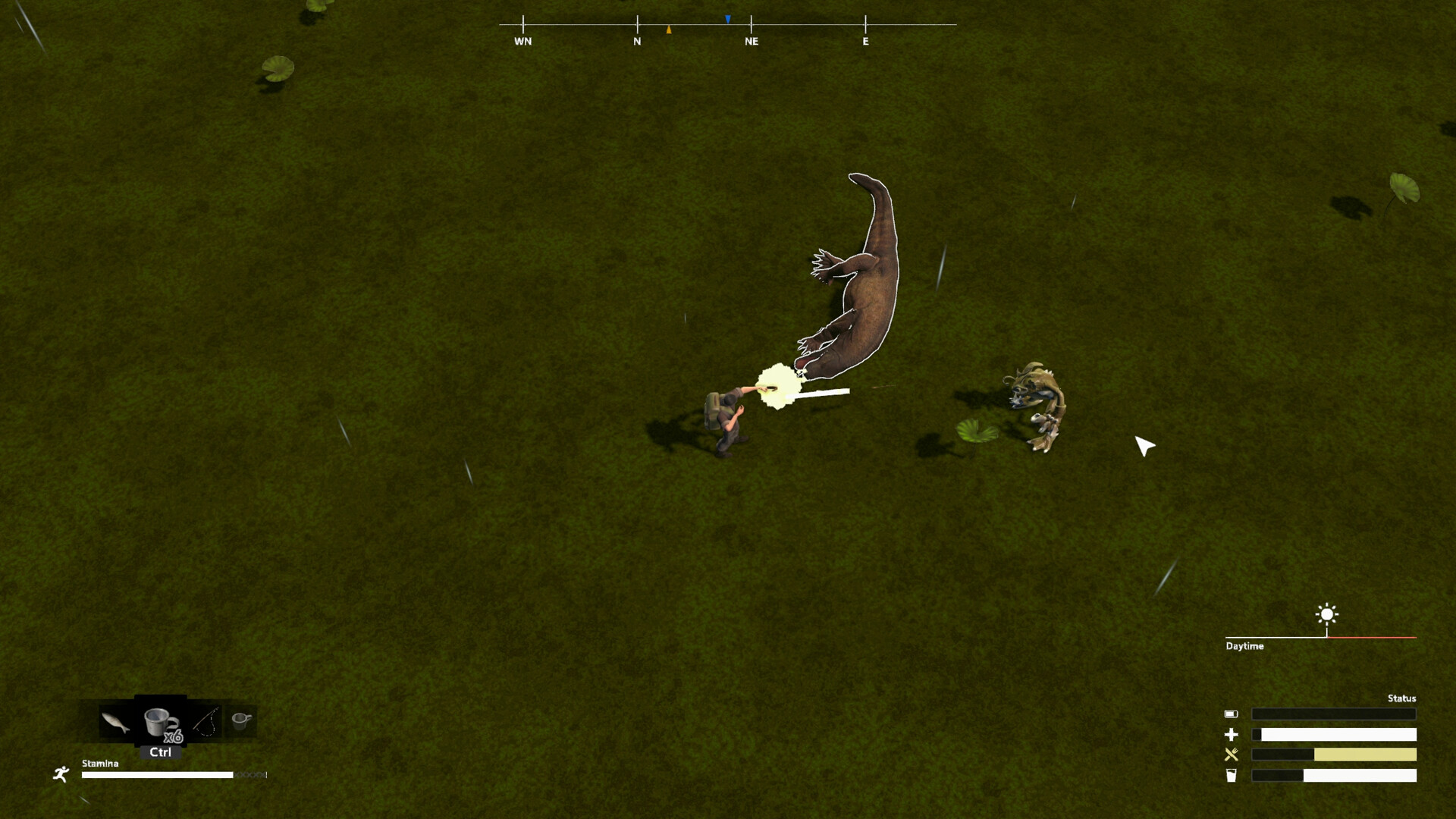
Task: Click the fork and knife hunger icon
Action: point(1232,755)
